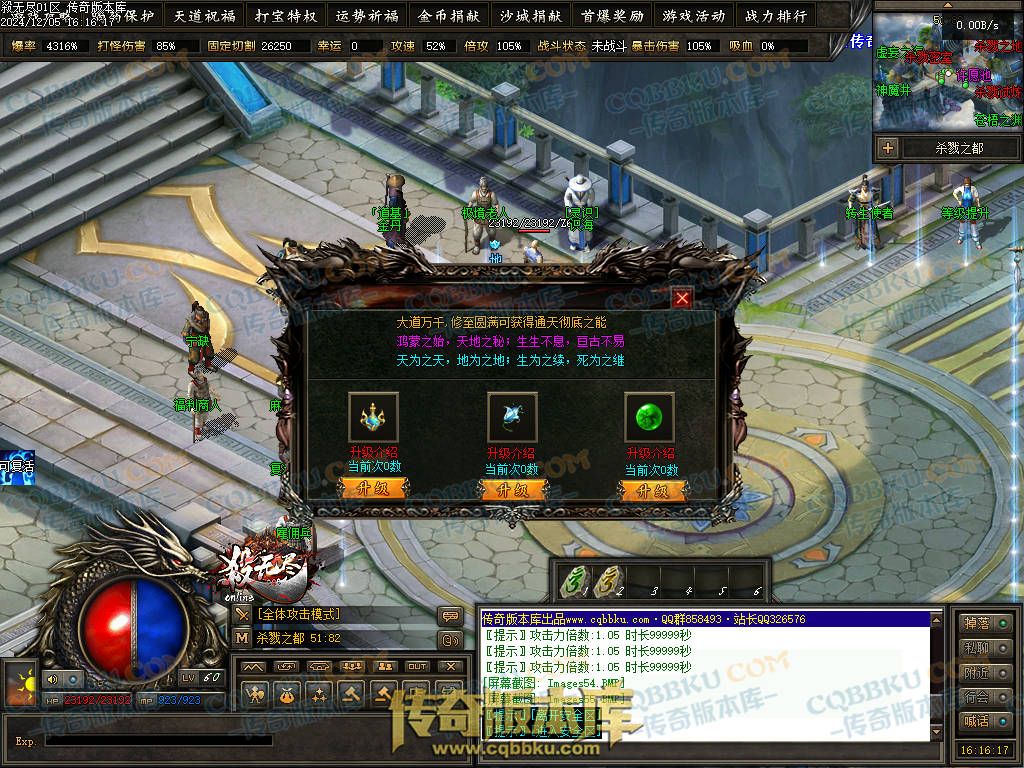Click 升级 under the green orb icon
The width and height of the screenshot is (1024, 768).
(x=652, y=490)
